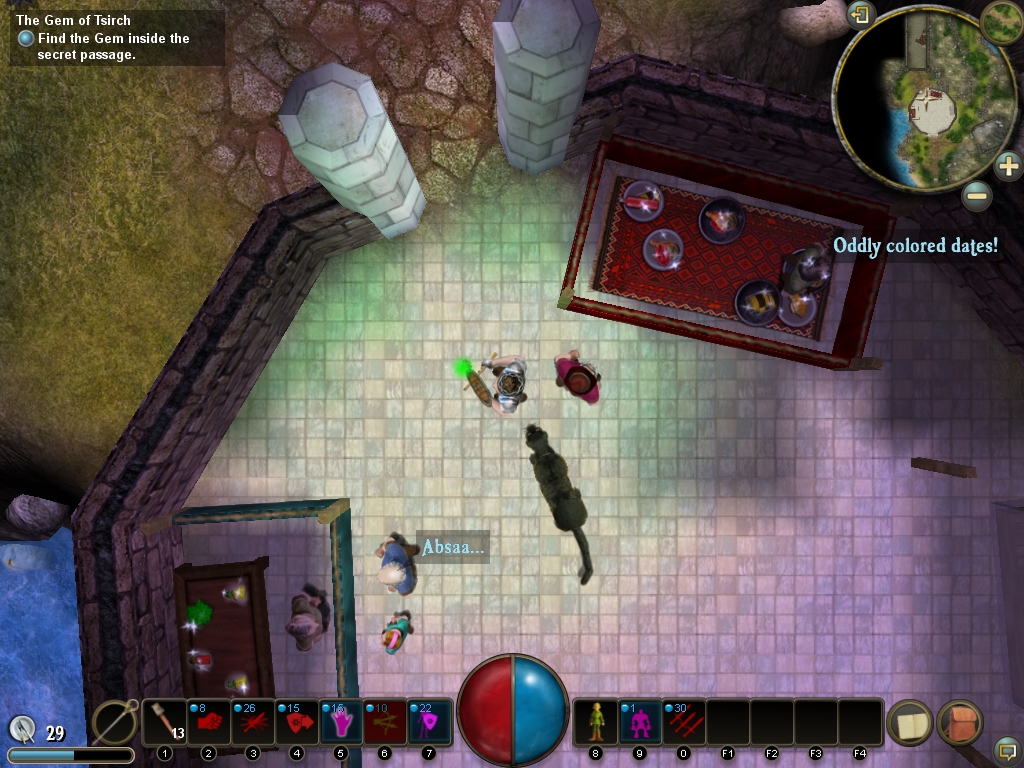Open the journal book
Screen dimensions: 1024x768
pos(910,722)
